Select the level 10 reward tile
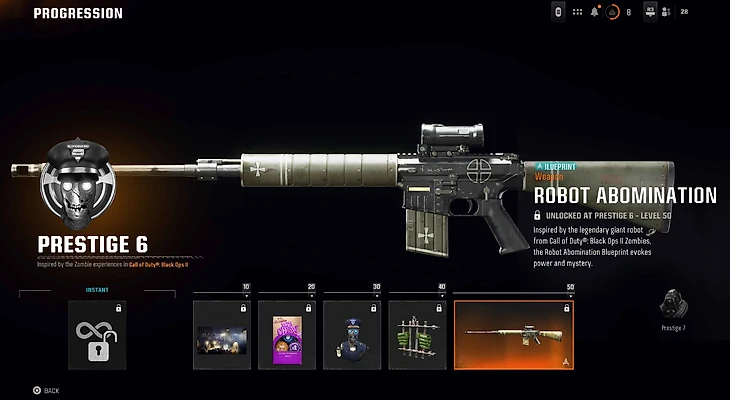The width and height of the screenshot is (730, 400). pyautogui.click(x=222, y=335)
